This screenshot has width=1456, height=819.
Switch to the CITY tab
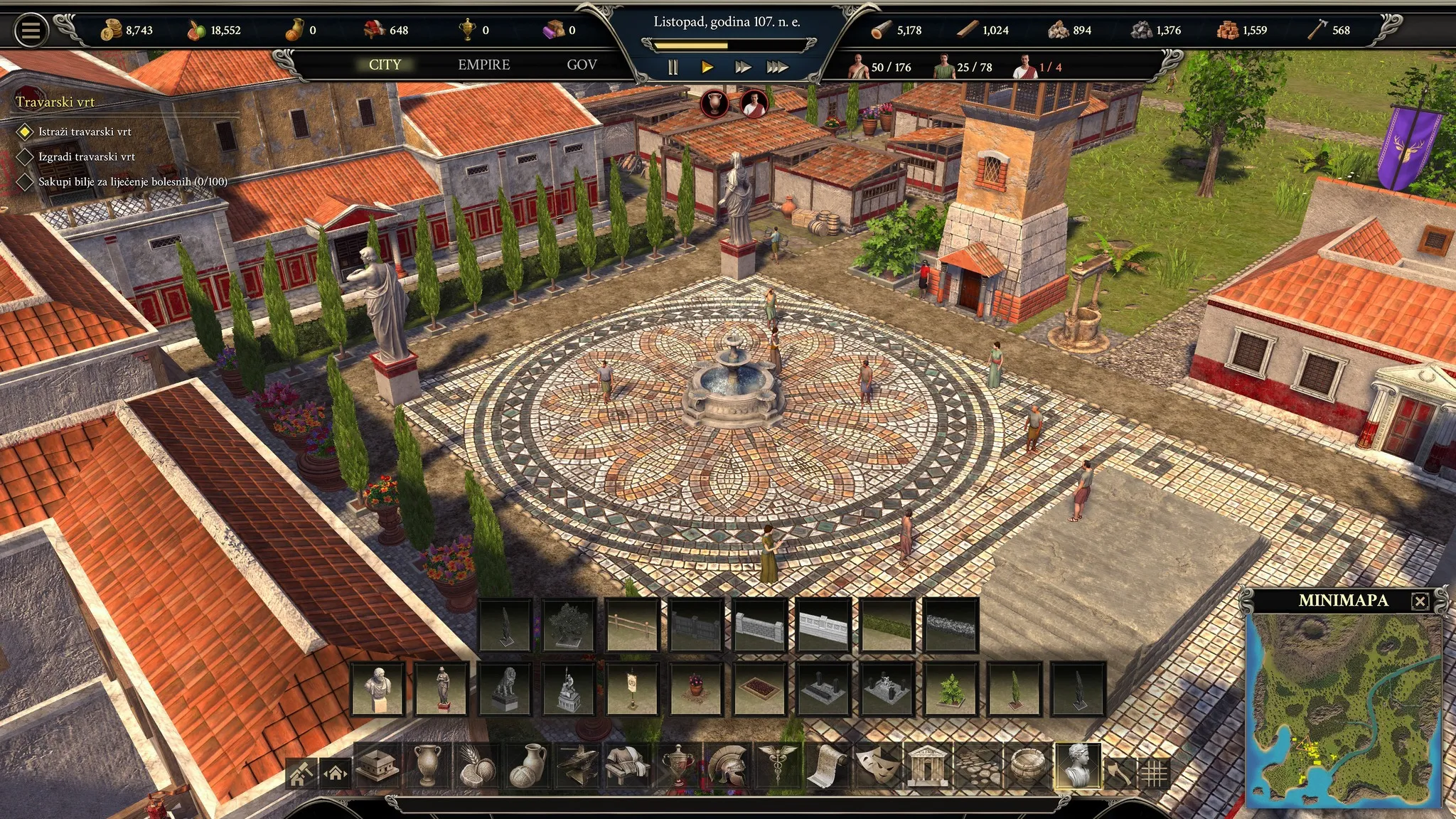tap(385, 65)
